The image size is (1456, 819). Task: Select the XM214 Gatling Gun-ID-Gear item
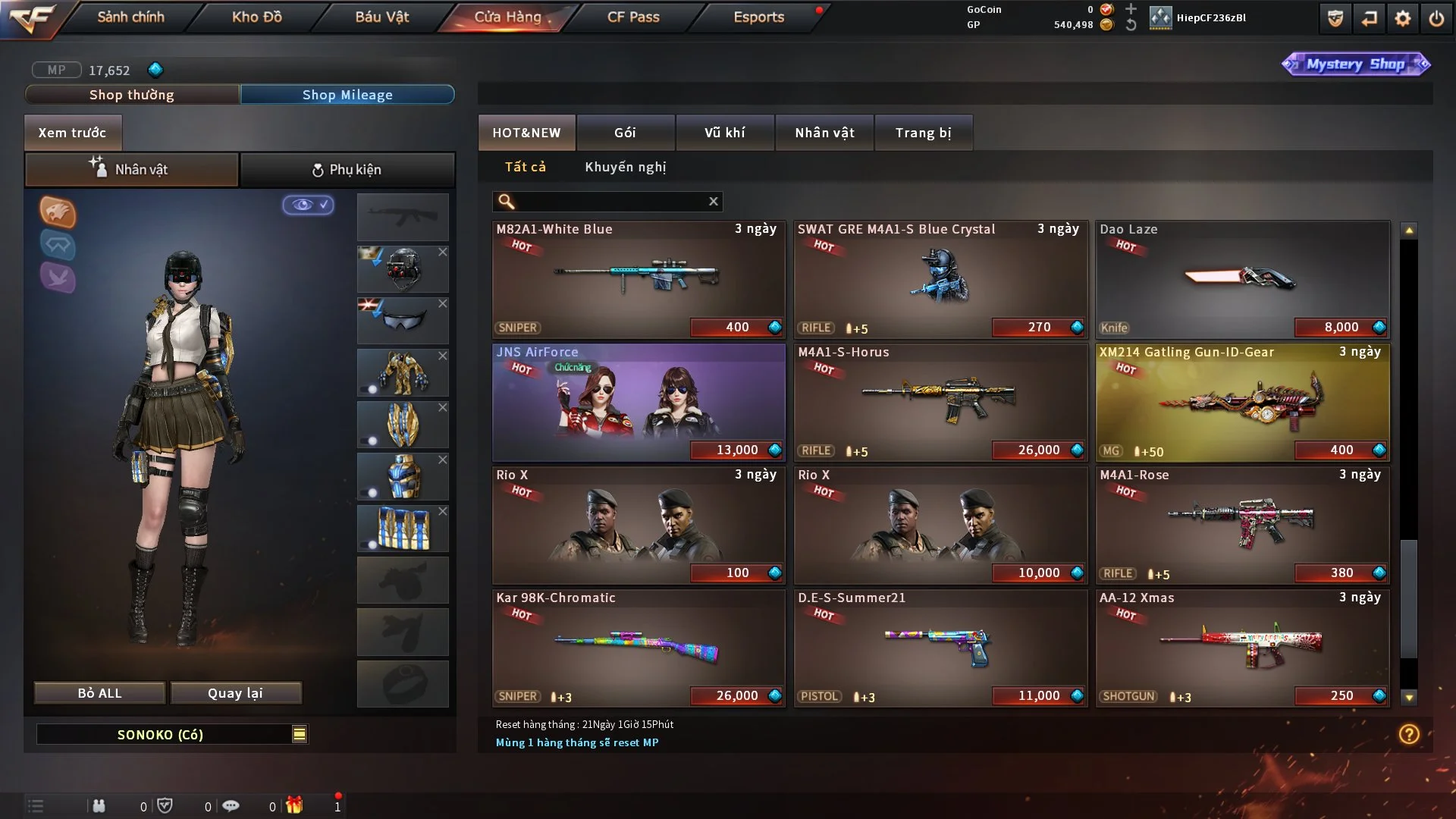click(x=1242, y=402)
